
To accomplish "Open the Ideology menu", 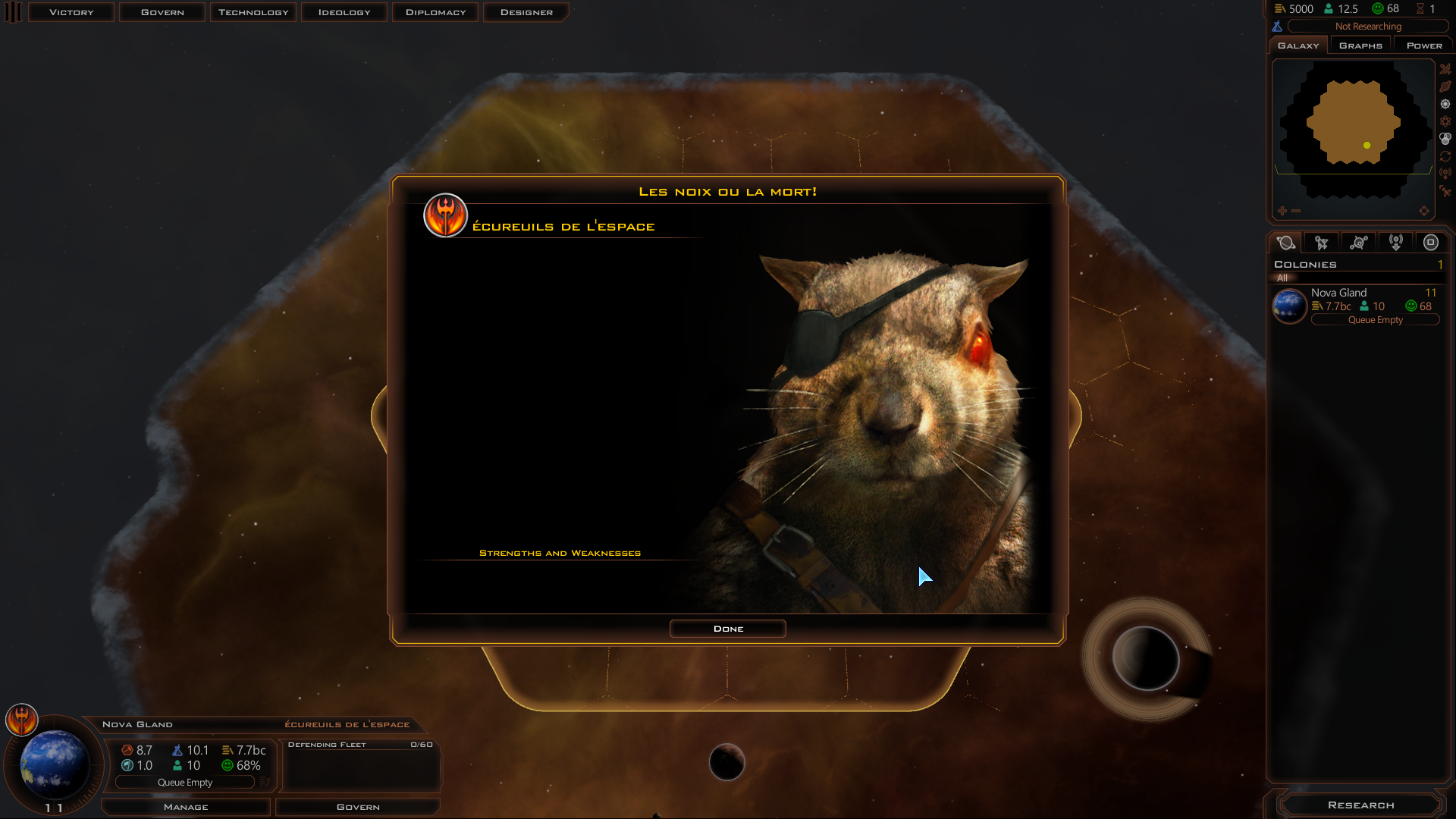I will (x=344, y=12).
